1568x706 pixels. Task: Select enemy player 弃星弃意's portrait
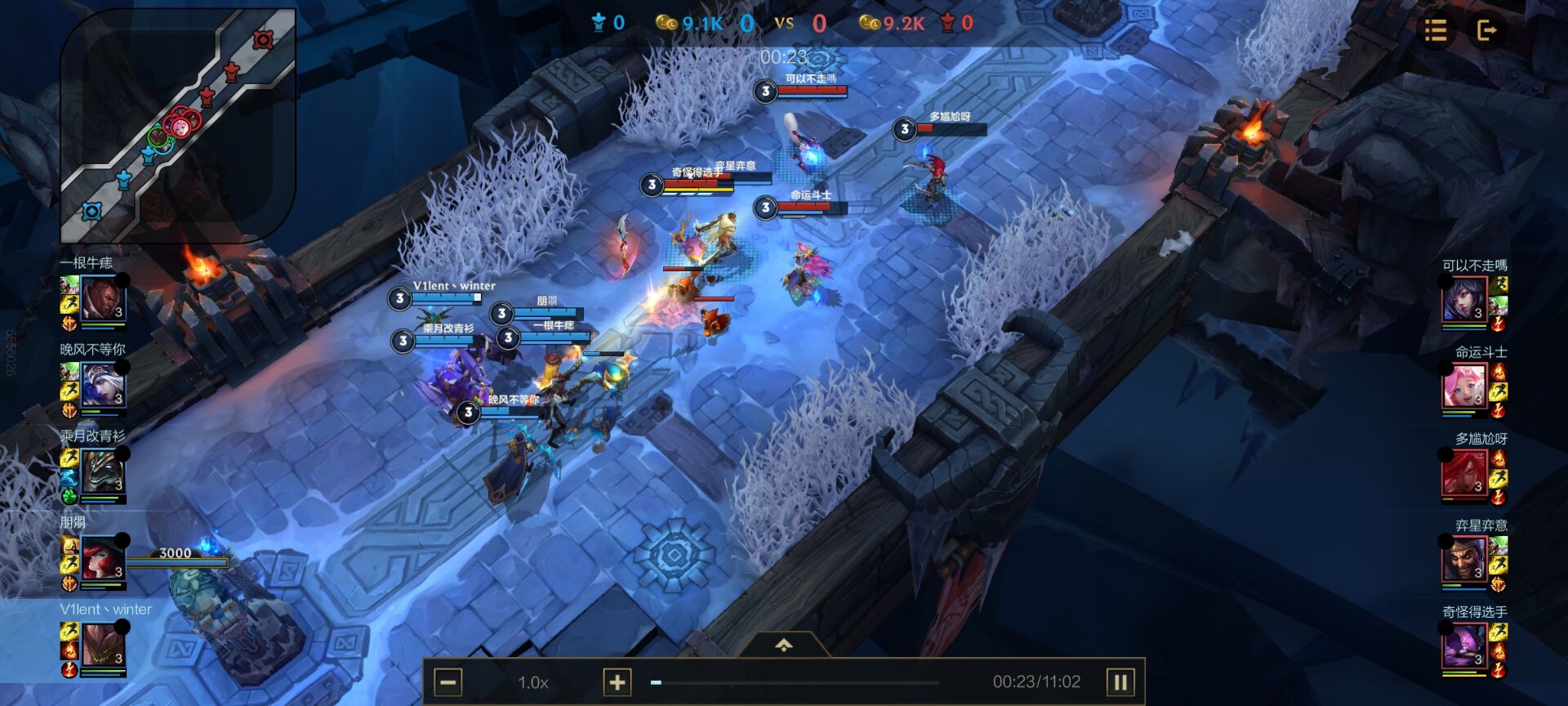pos(1463,561)
